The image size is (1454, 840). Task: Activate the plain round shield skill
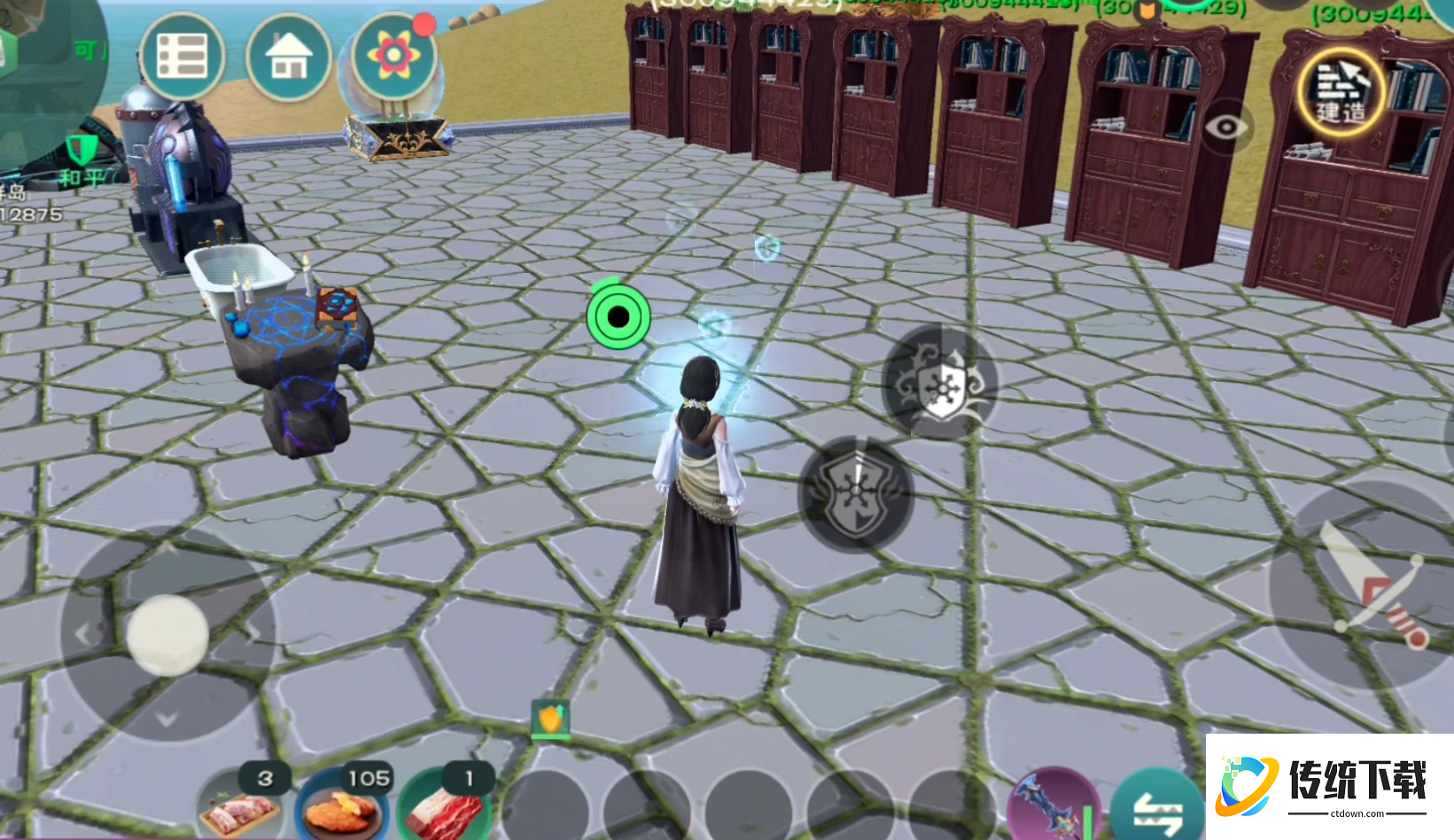[x=855, y=494]
